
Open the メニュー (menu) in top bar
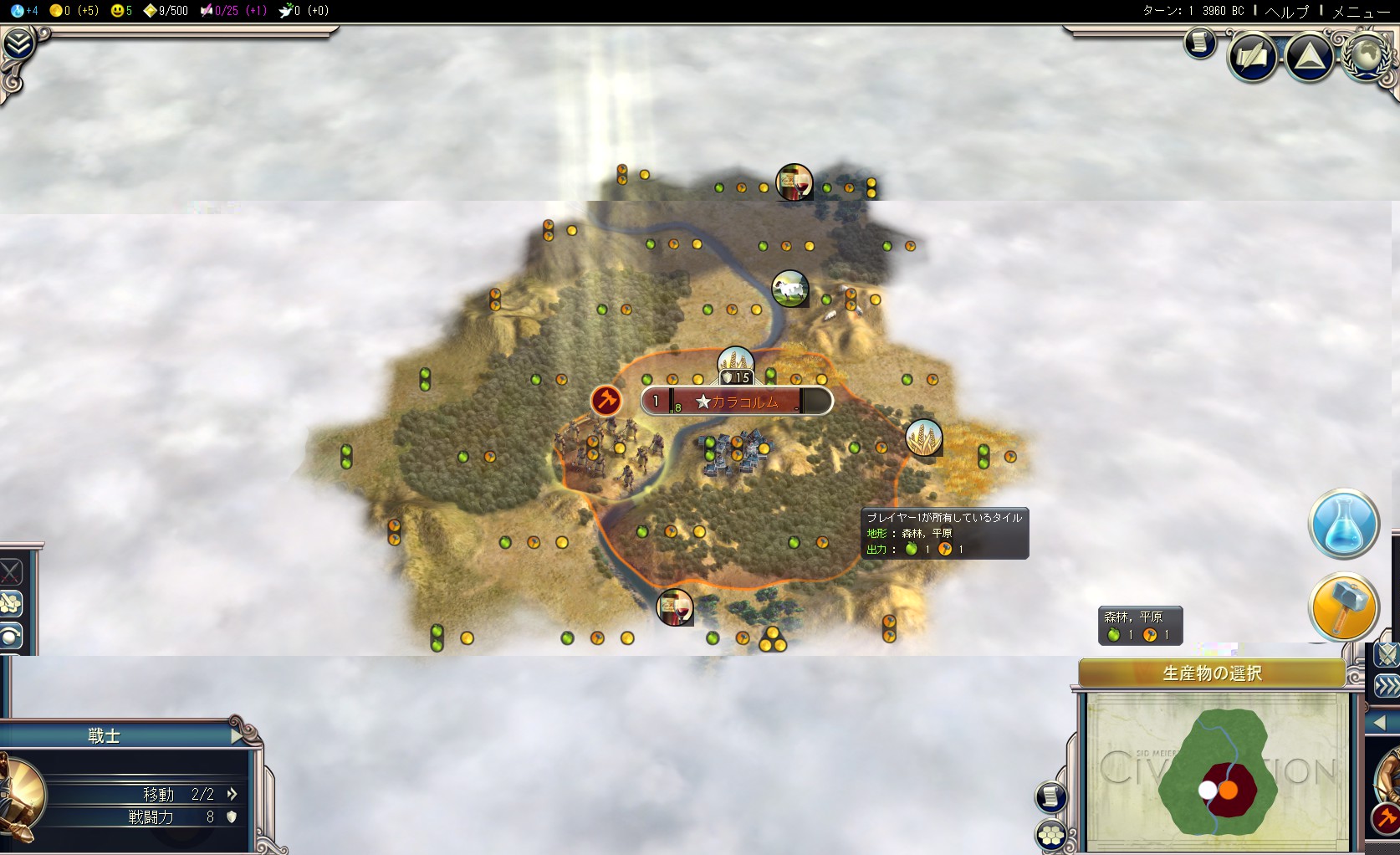[1360, 11]
